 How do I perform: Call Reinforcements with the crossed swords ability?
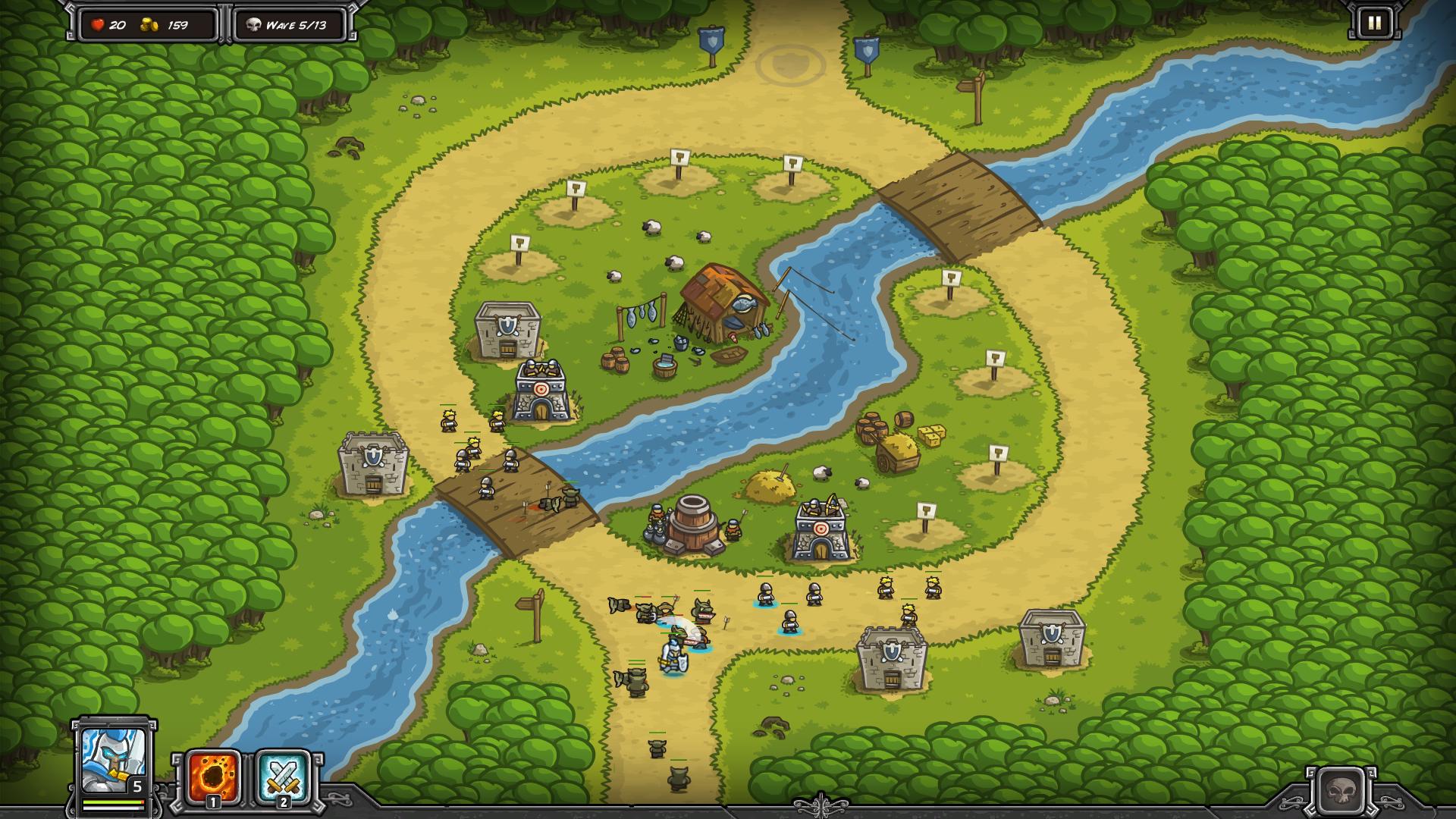click(x=283, y=777)
